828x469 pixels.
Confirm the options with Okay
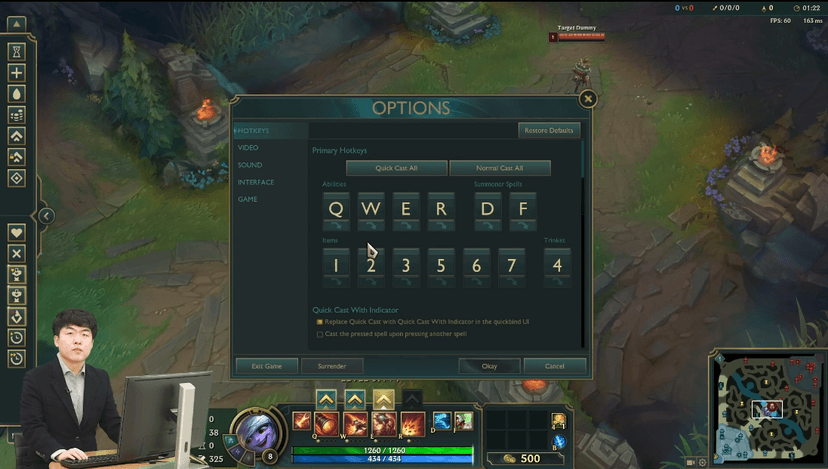coord(489,366)
